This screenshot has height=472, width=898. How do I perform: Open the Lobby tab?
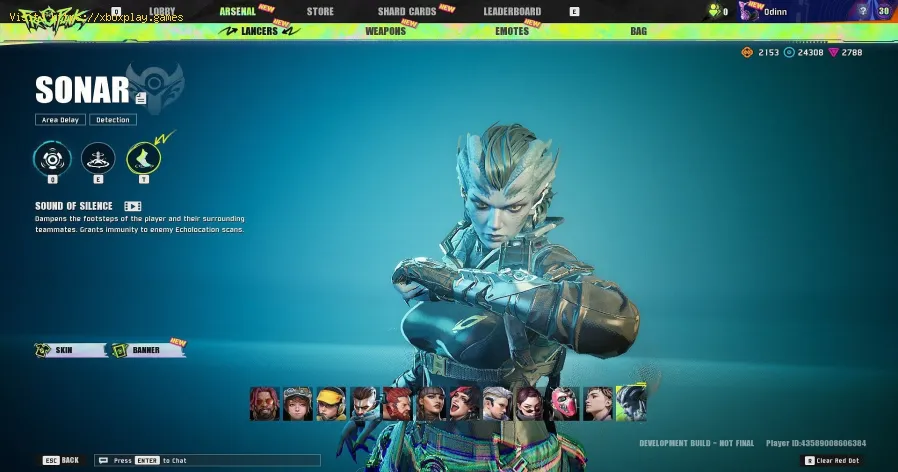click(162, 11)
